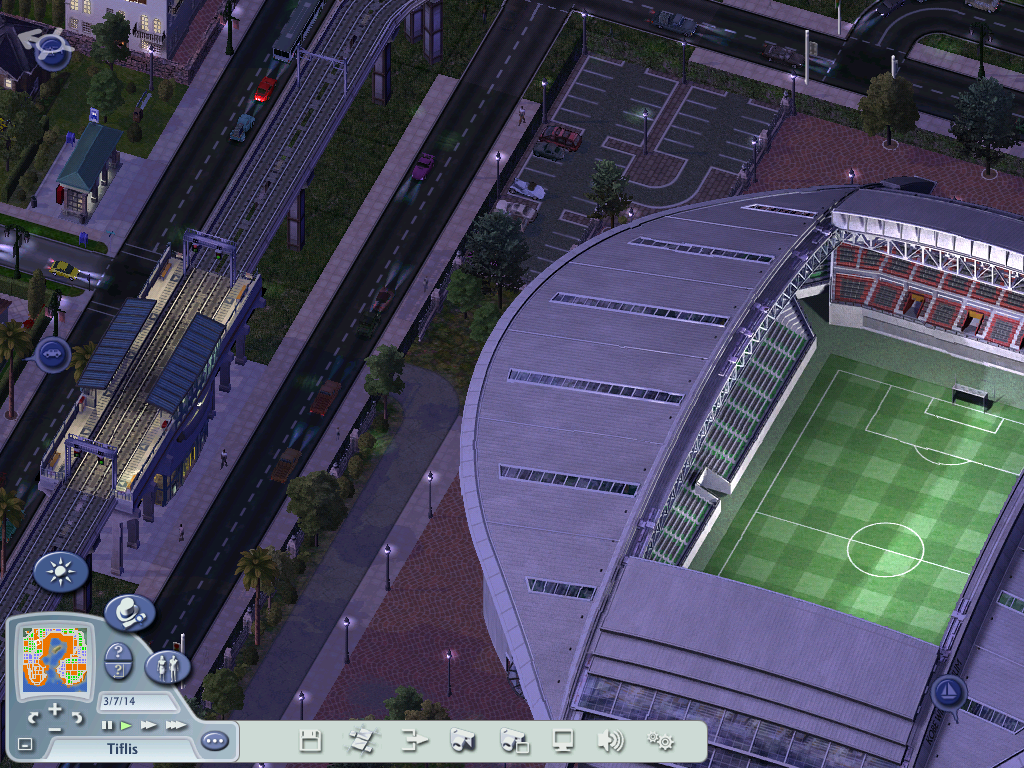Open display settings monitor icon

pyautogui.click(x=564, y=741)
